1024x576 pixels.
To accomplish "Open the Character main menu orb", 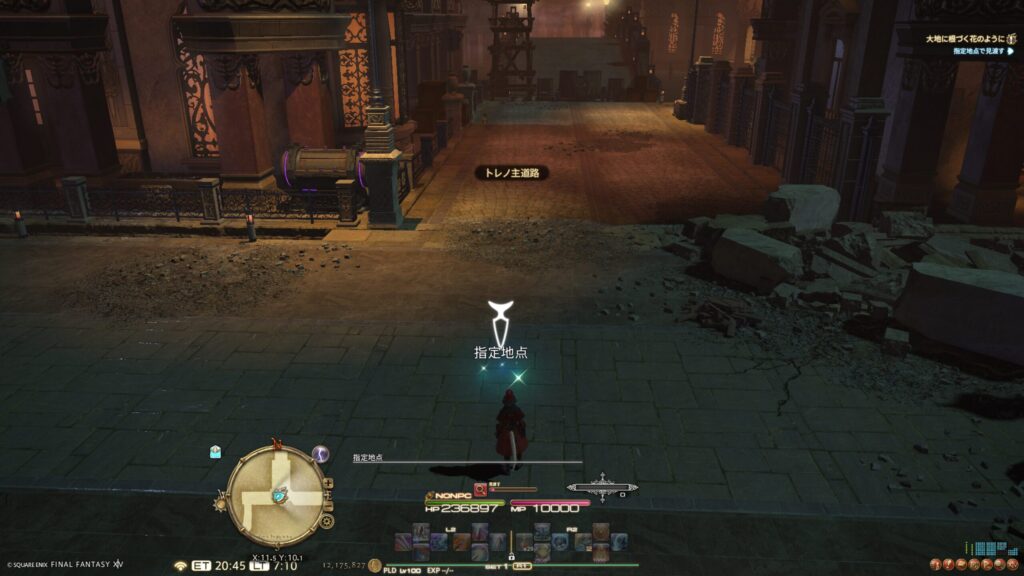I will point(934,564).
